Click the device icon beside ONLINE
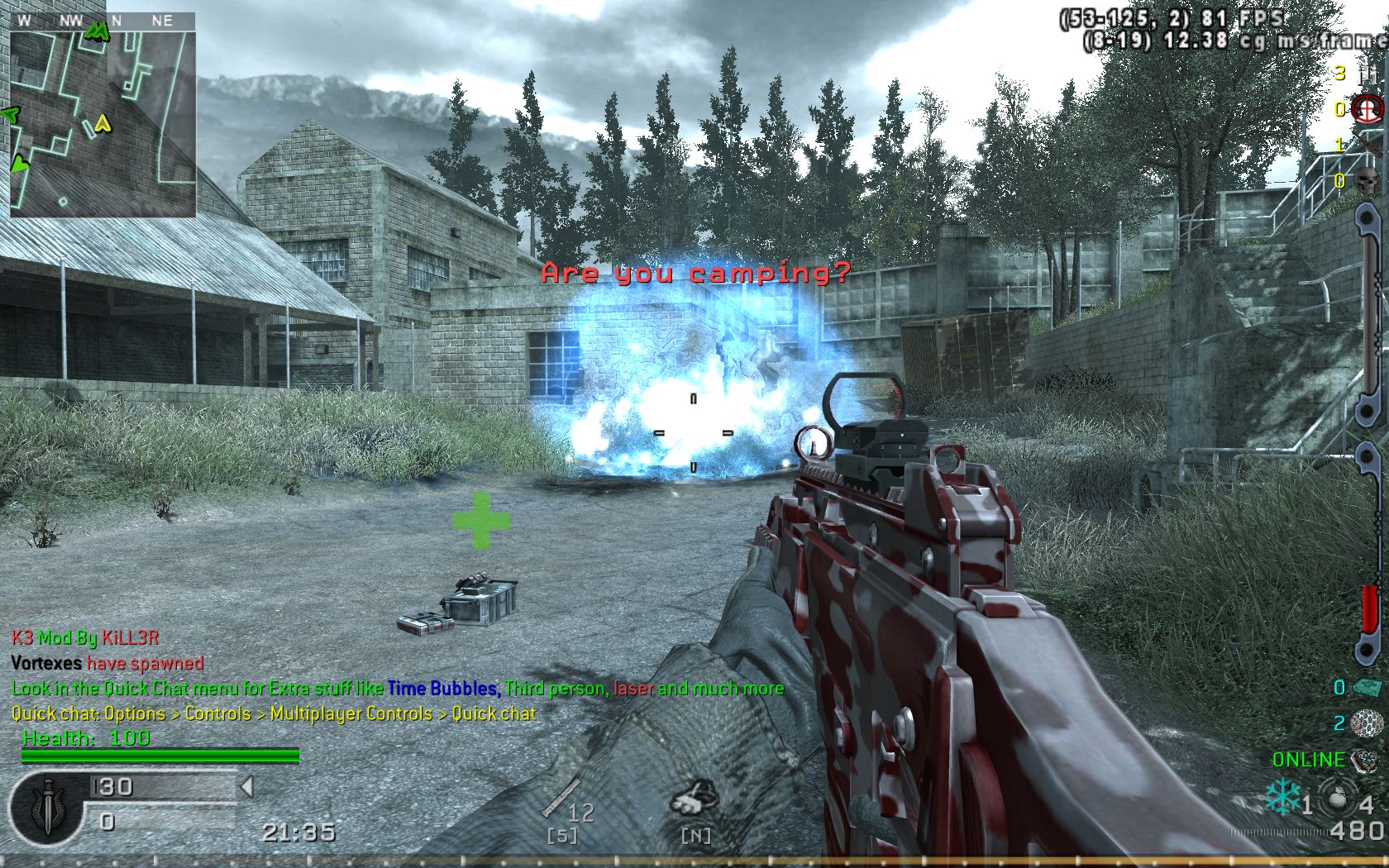The width and height of the screenshot is (1389, 868). click(x=1366, y=759)
